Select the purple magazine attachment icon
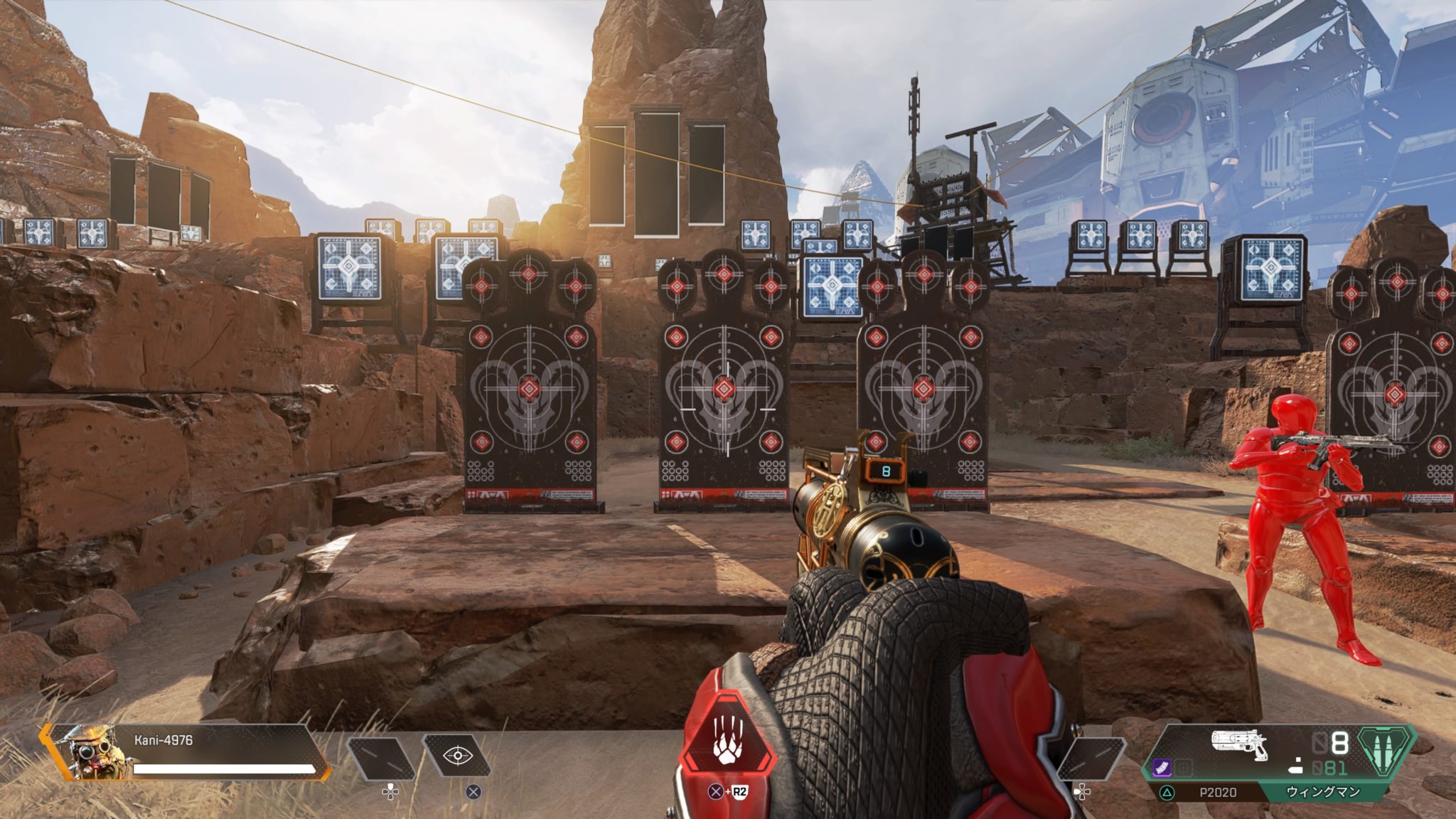 pos(1163,766)
